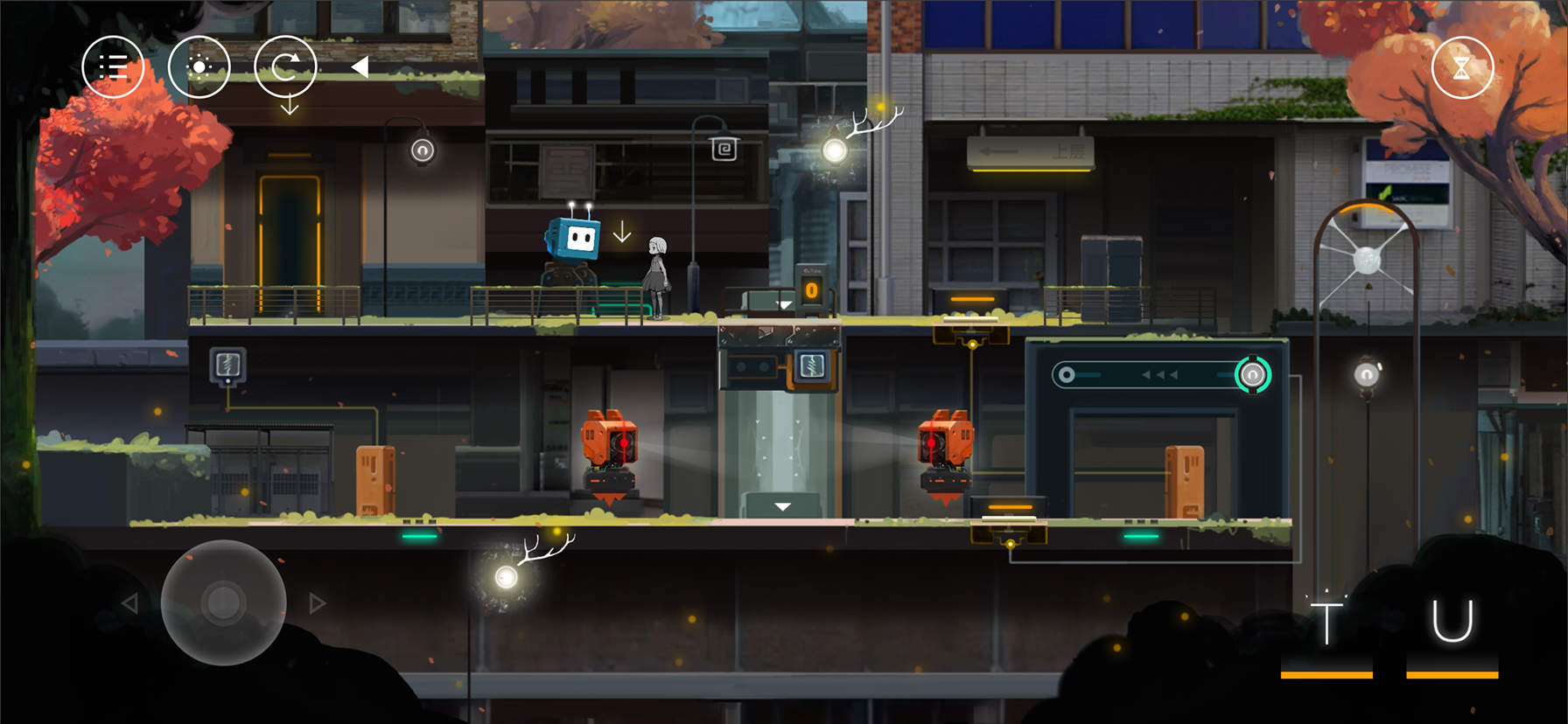Collapse the top toolbar with the left triangle
1568x724 pixels.
360,67
